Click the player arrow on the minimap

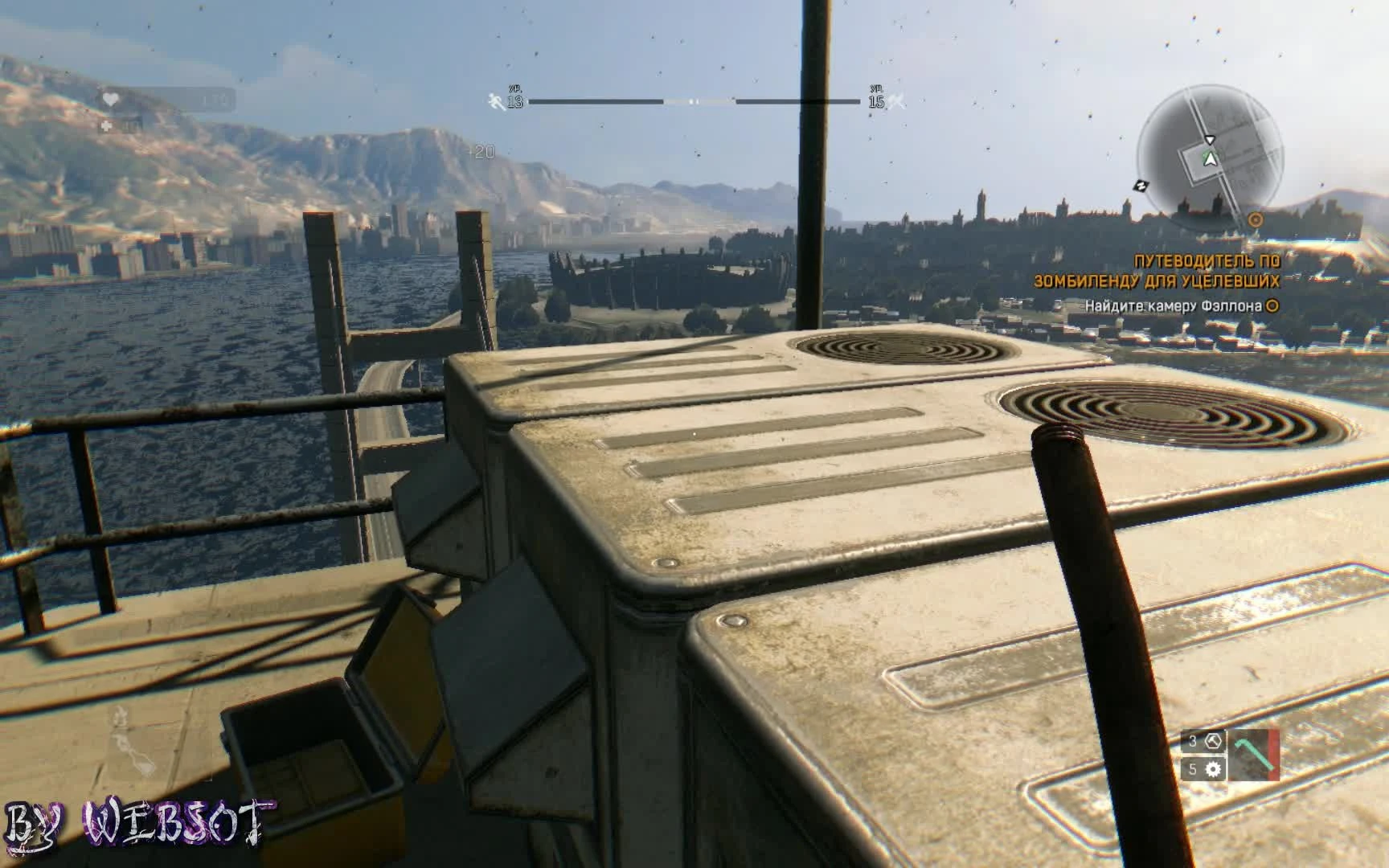(x=1211, y=159)
